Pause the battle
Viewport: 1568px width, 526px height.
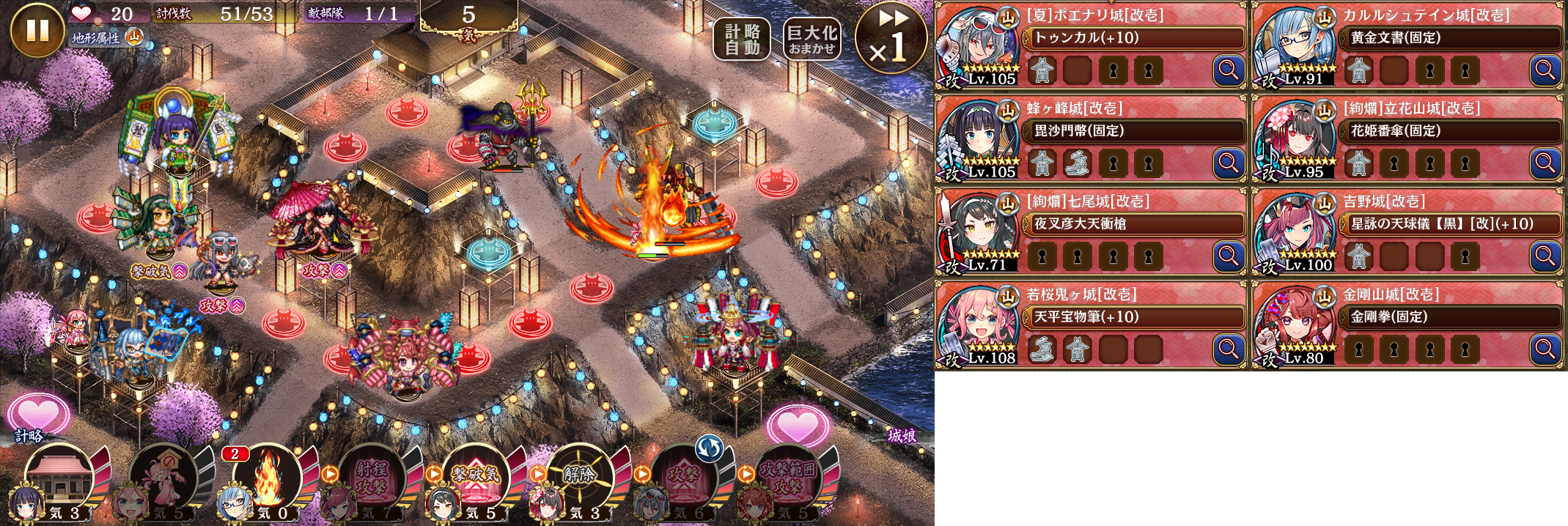click(x=37, y=29)
